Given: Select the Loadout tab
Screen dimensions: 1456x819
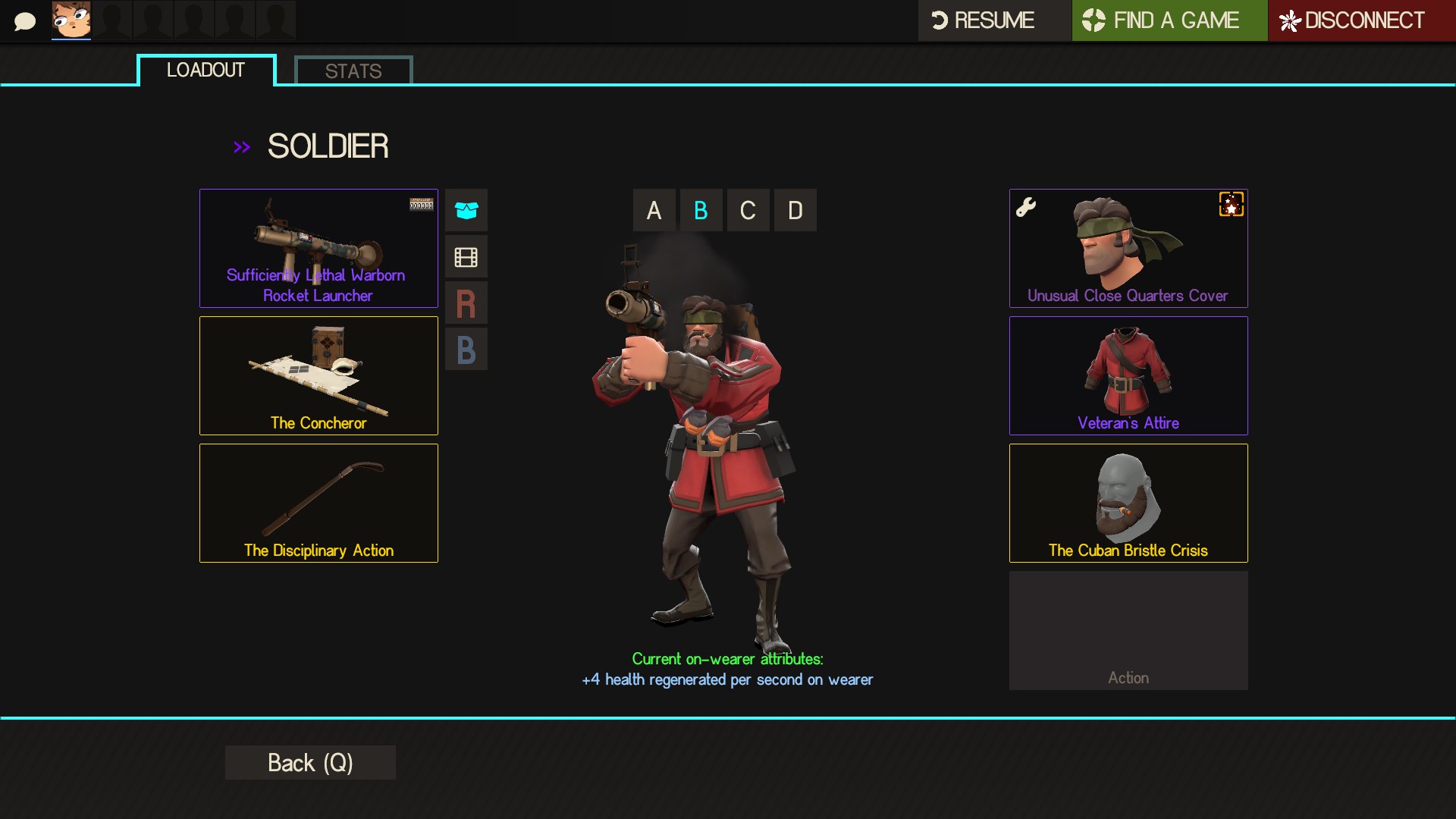Looking at the screenshot, I should [x=206, y=71].
